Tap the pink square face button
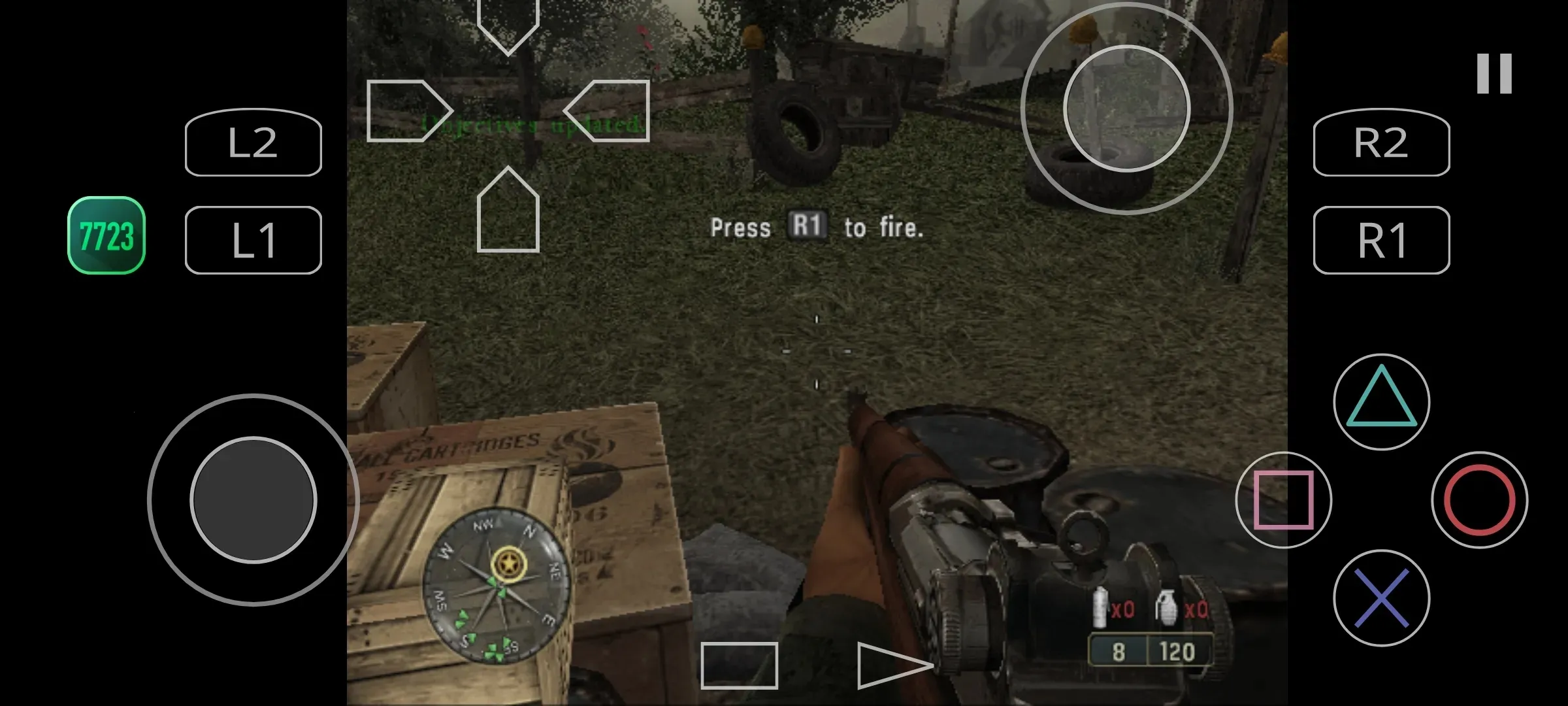Screen dimensions: 1568x706 click(x=1283, y=500)
